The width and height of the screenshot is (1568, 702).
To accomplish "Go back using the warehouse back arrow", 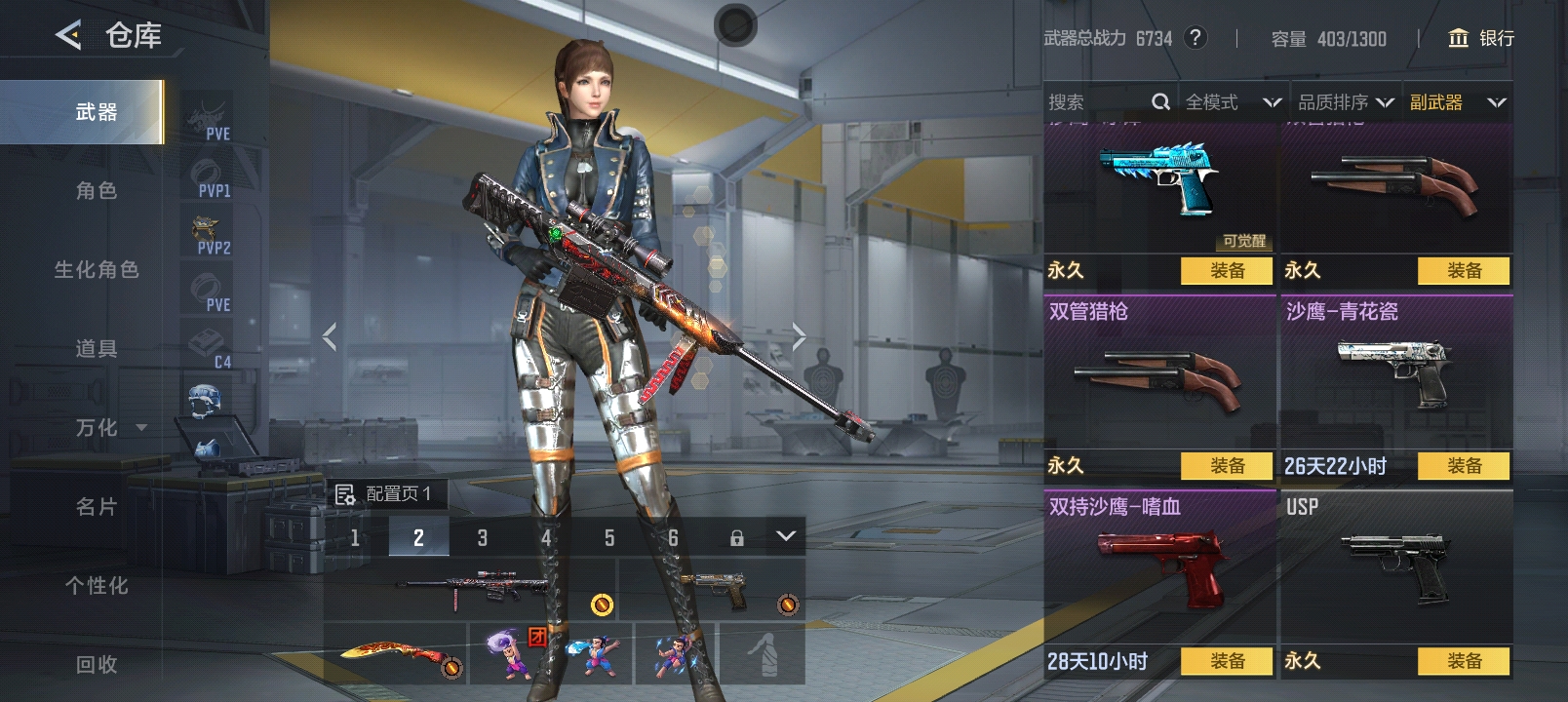I will pyautogui.click(x=68, y=36).
